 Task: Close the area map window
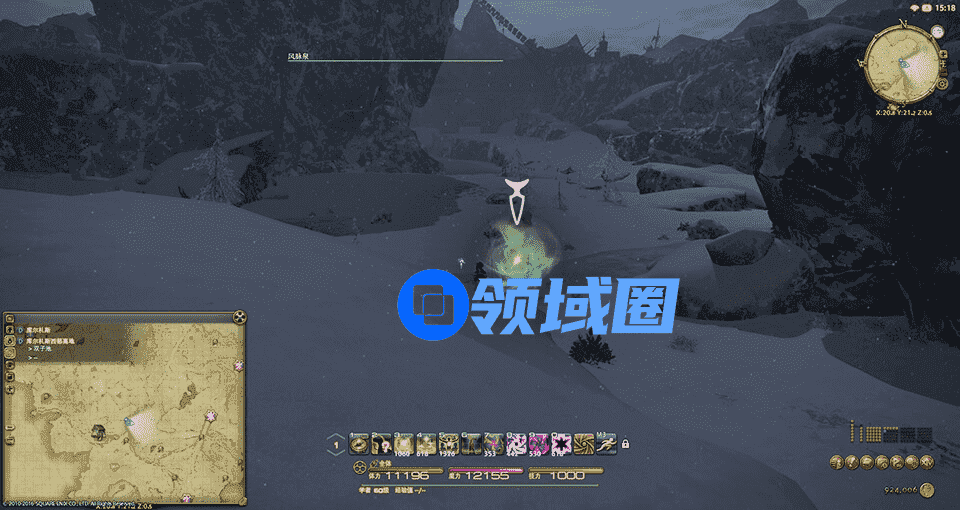[239, 317]
